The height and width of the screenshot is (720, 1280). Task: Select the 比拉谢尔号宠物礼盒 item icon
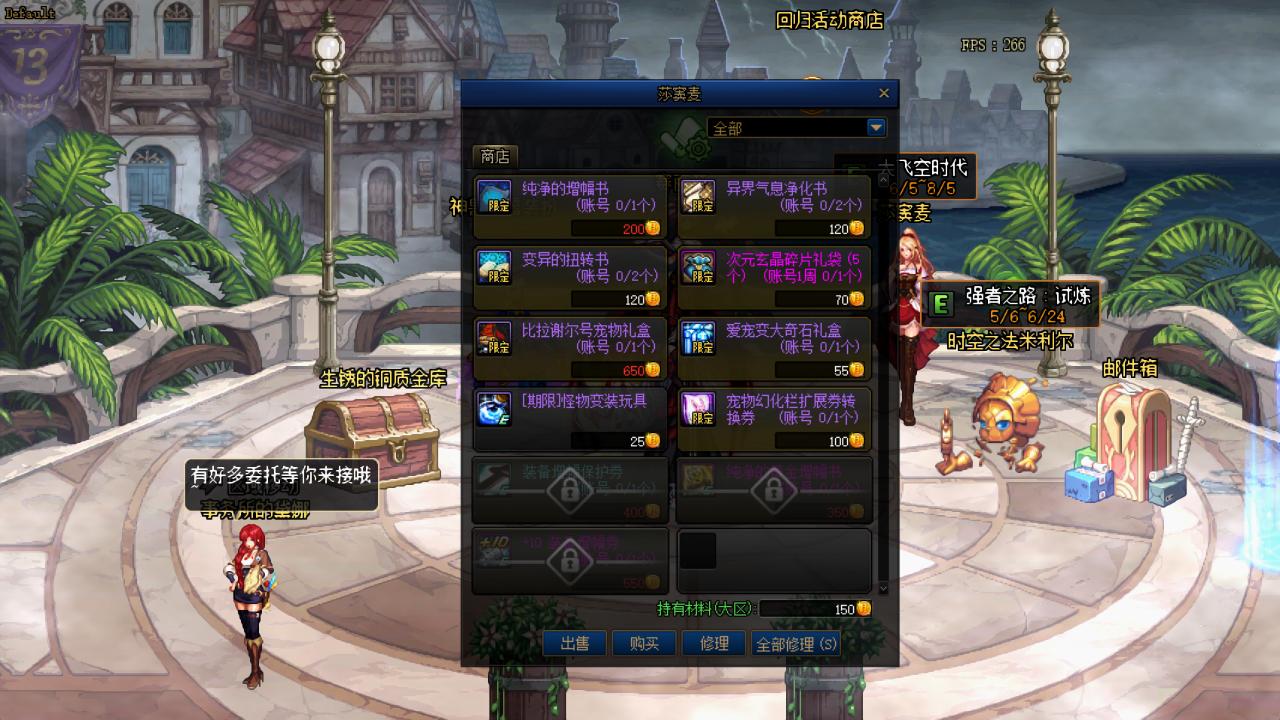click(x=494, y=340)
